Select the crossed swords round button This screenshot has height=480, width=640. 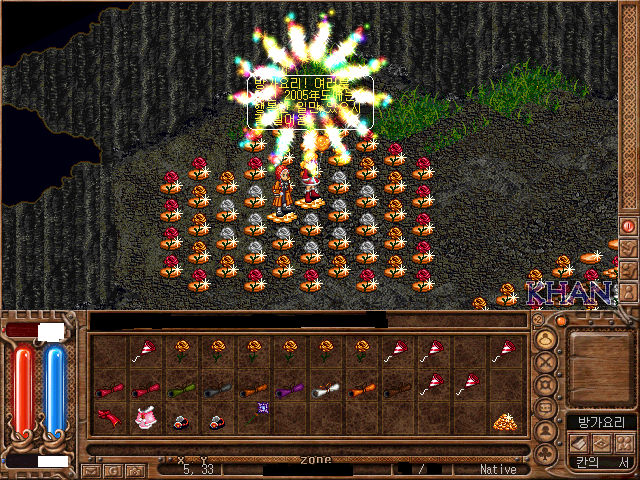pos(546,364)
